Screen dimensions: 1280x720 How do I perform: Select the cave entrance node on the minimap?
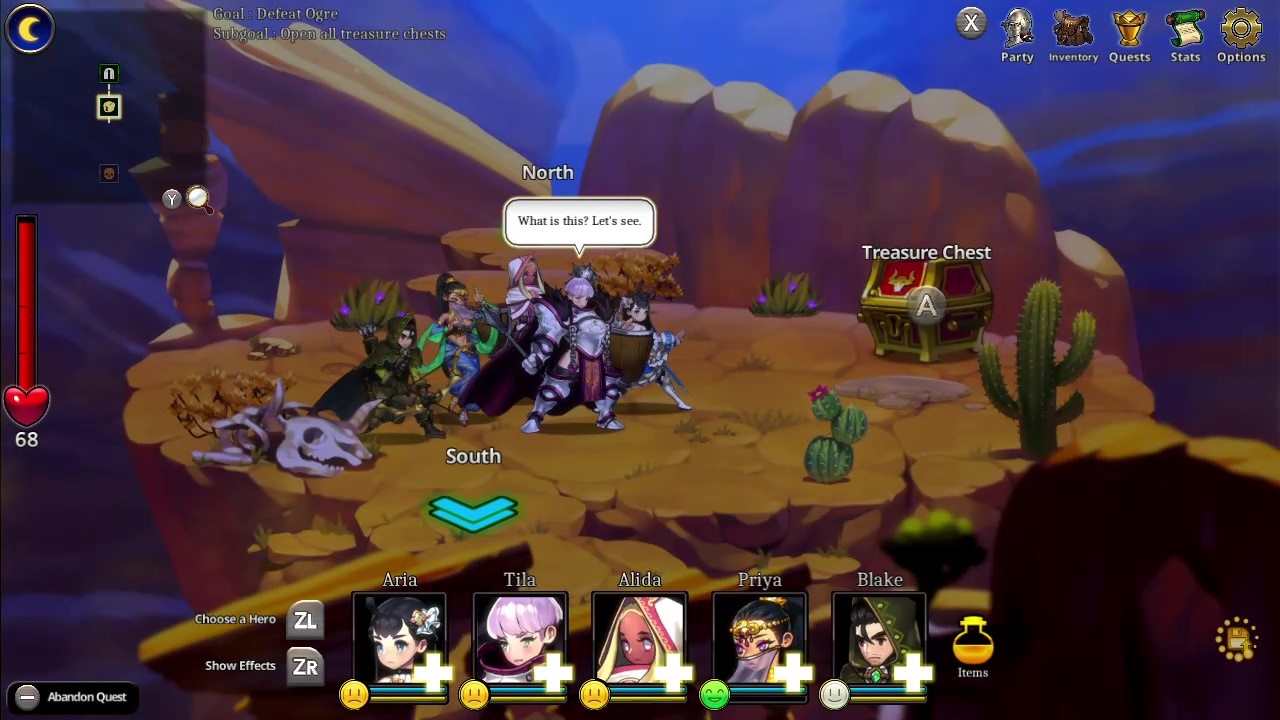pyautogui.click(x=108, y=73)
